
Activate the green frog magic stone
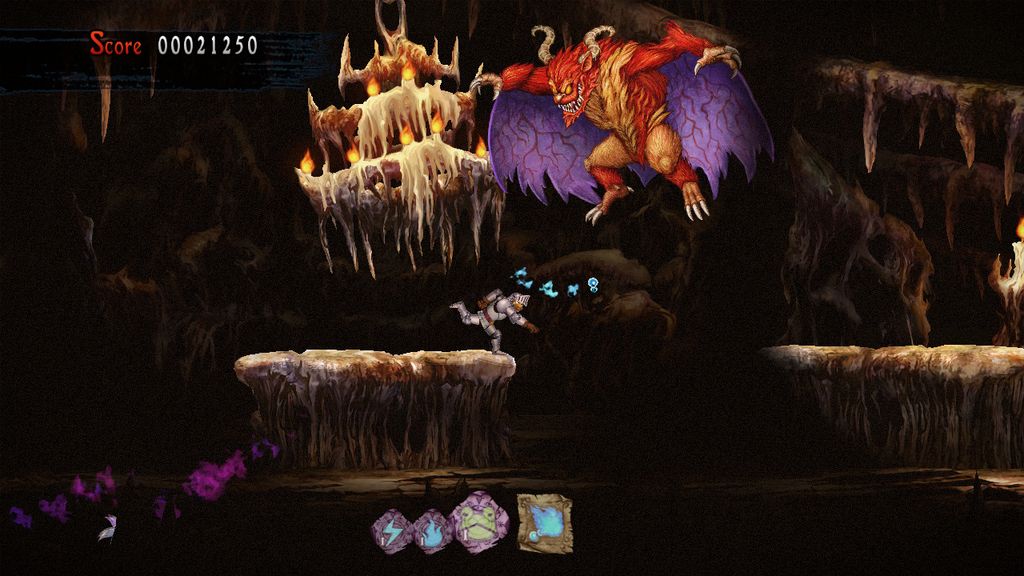481,523
